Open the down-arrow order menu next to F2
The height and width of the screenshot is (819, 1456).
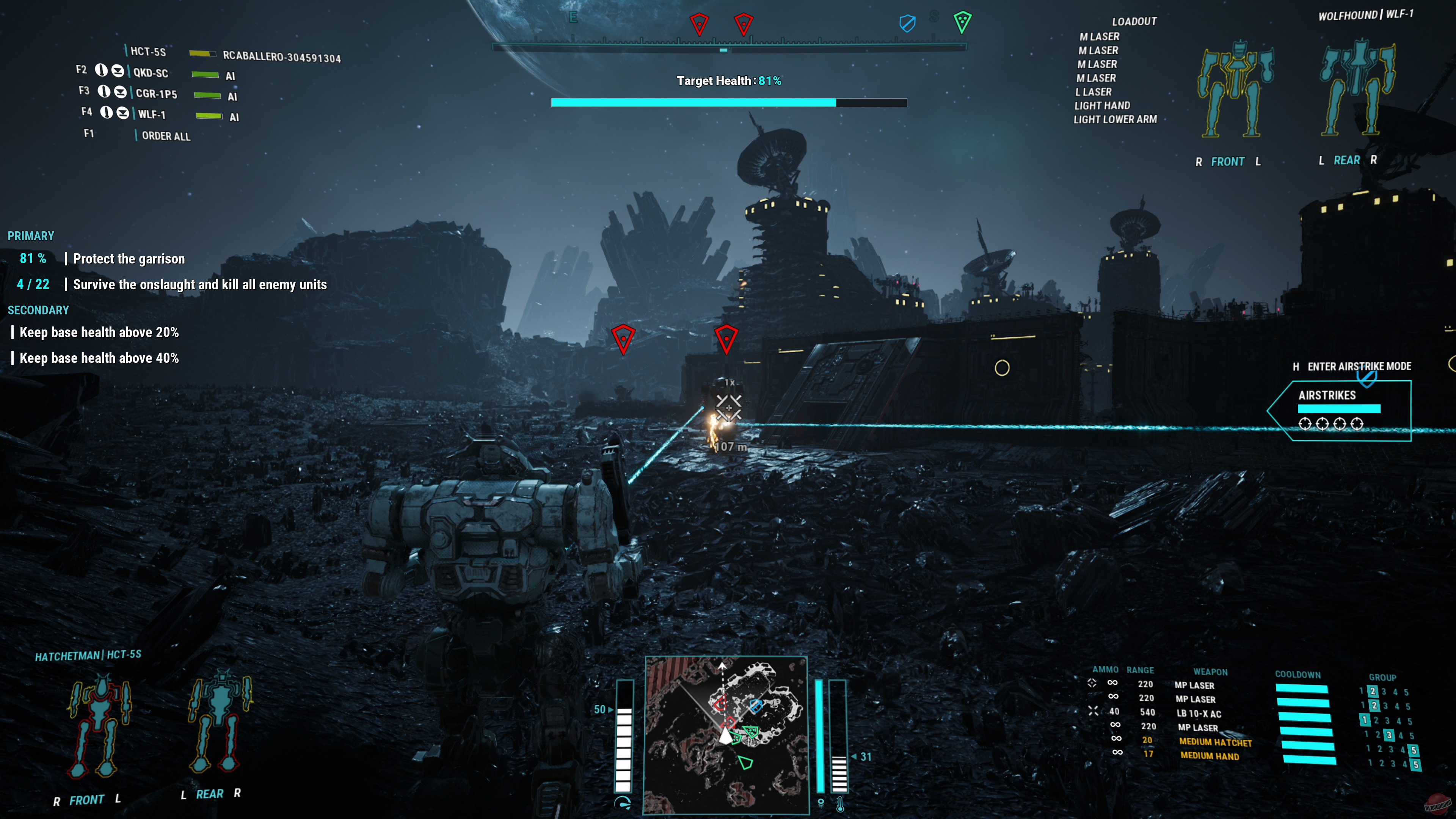118,71
